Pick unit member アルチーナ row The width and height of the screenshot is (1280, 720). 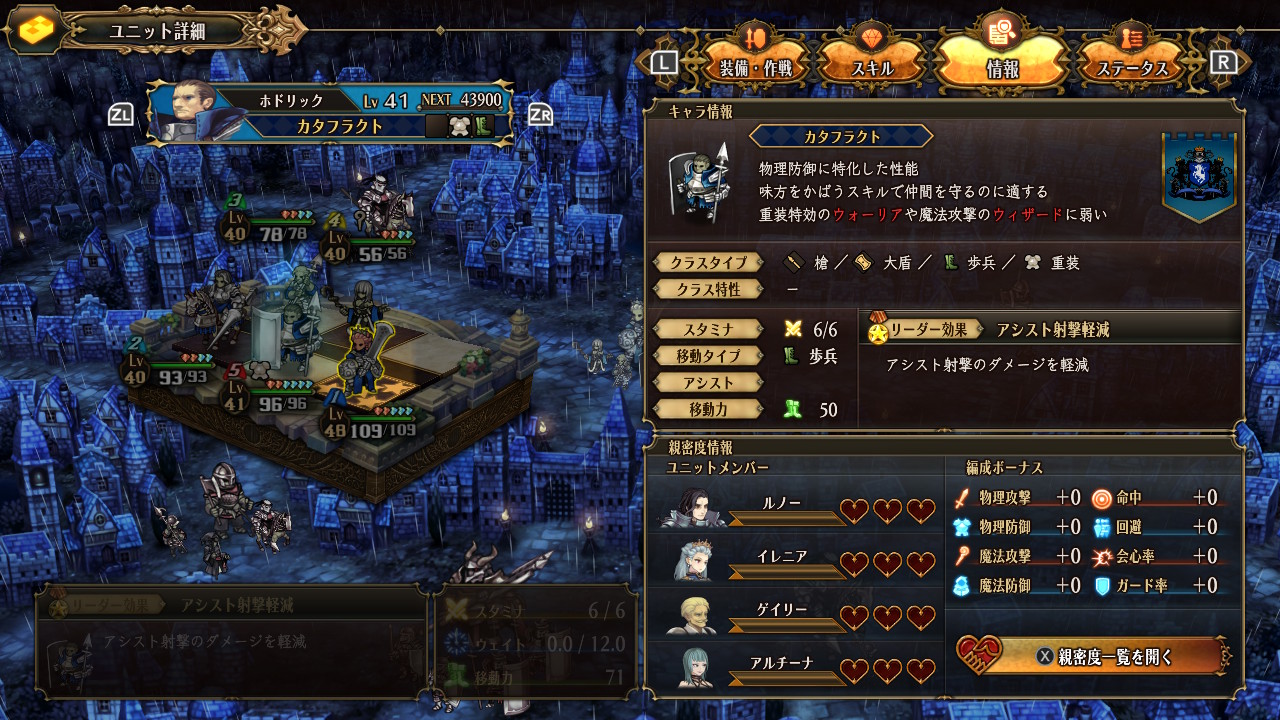click(797, 669)
